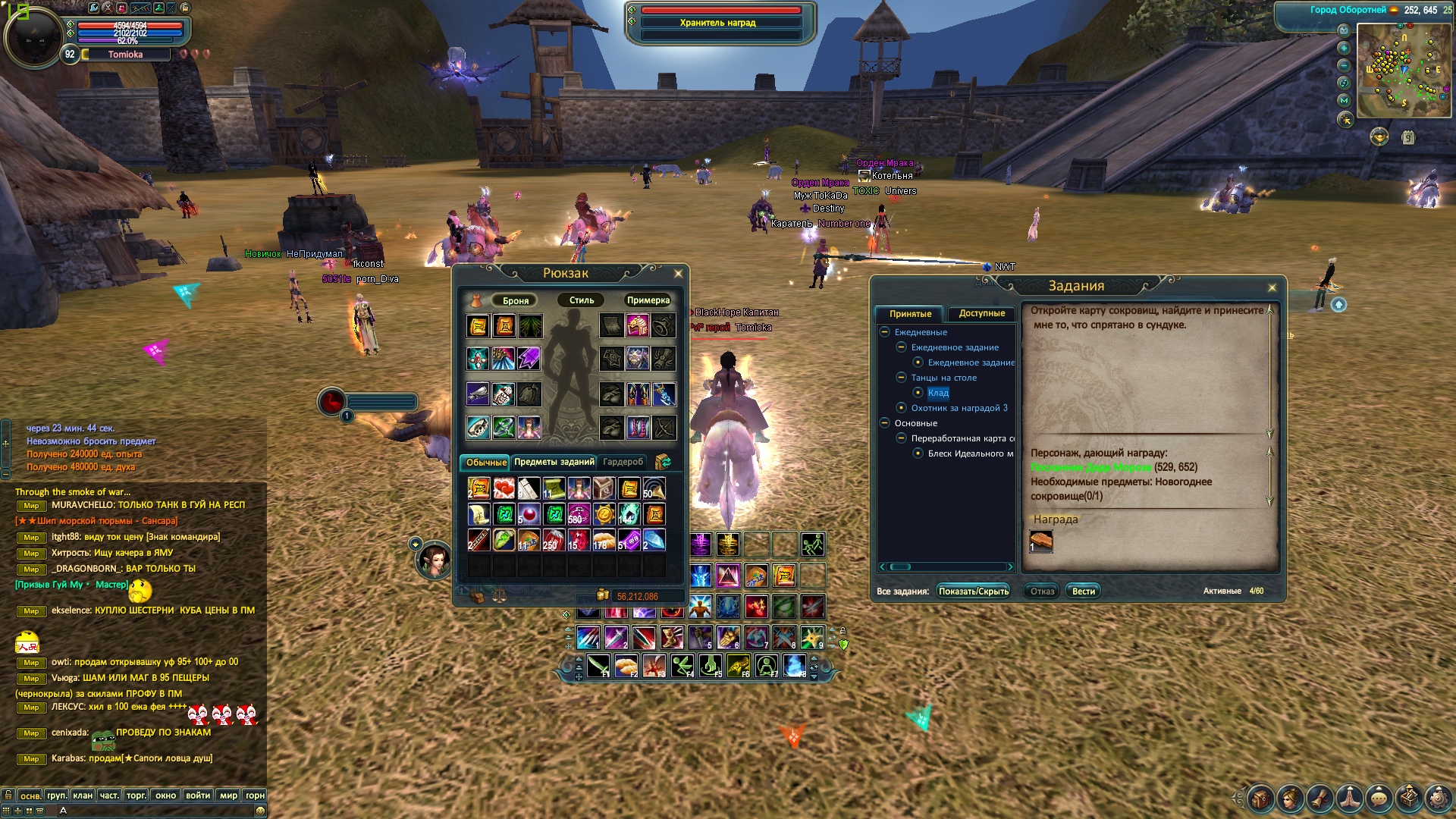The height and width of the screenshot is (819, 1456).
Task: Click the Отказ button
Action: (1042, 591)
